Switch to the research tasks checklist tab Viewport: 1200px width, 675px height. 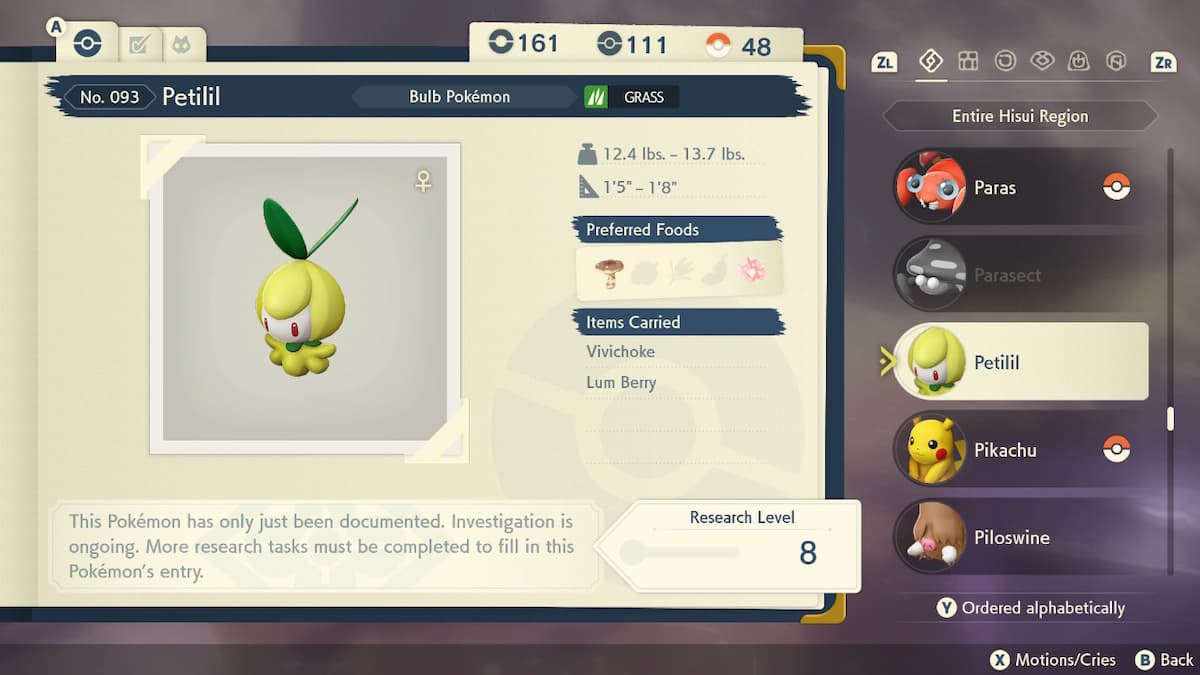pos(139,45)
